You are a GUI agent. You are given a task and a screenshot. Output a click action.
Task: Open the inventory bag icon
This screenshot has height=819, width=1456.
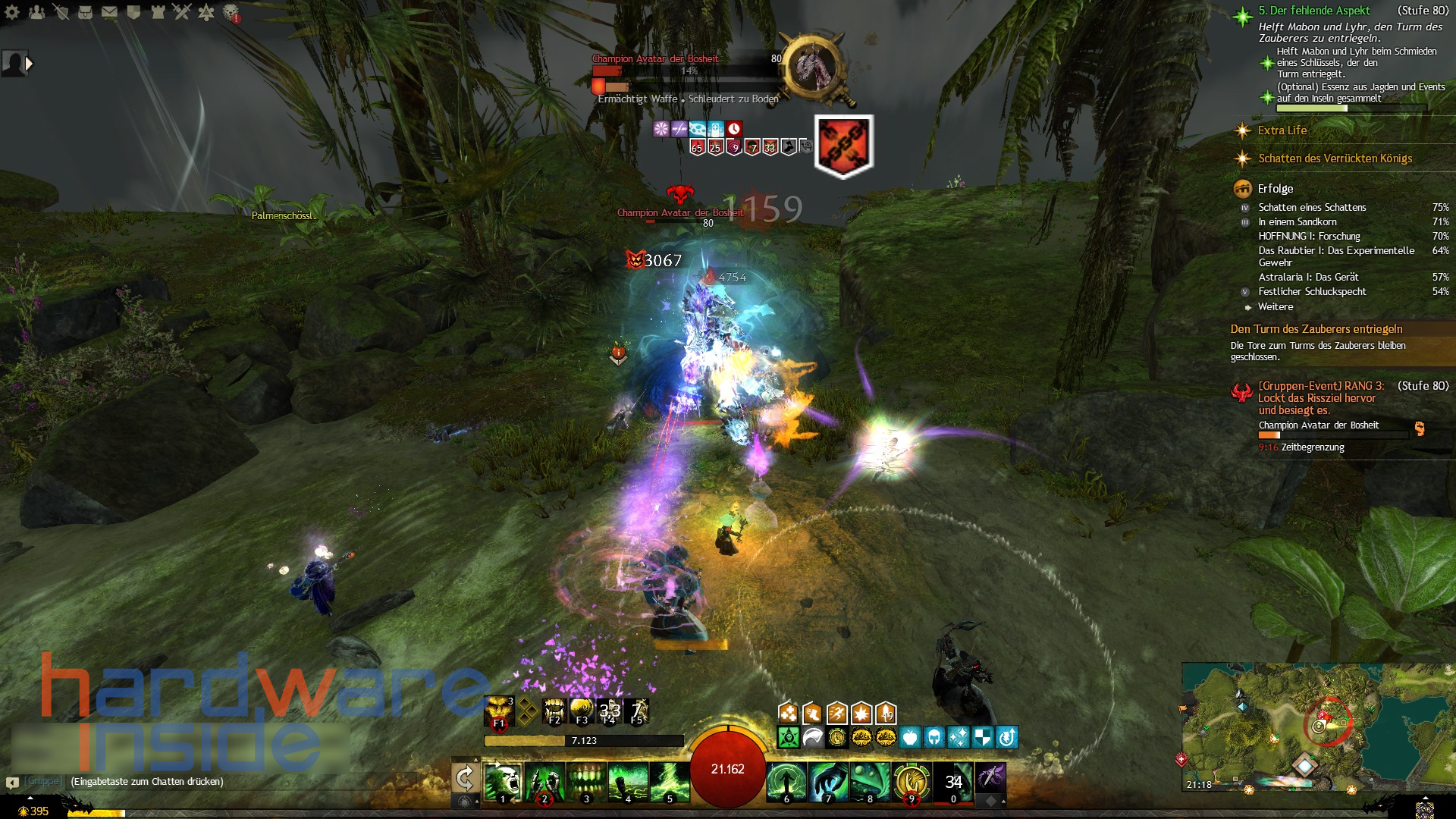(x=85, y=13)
